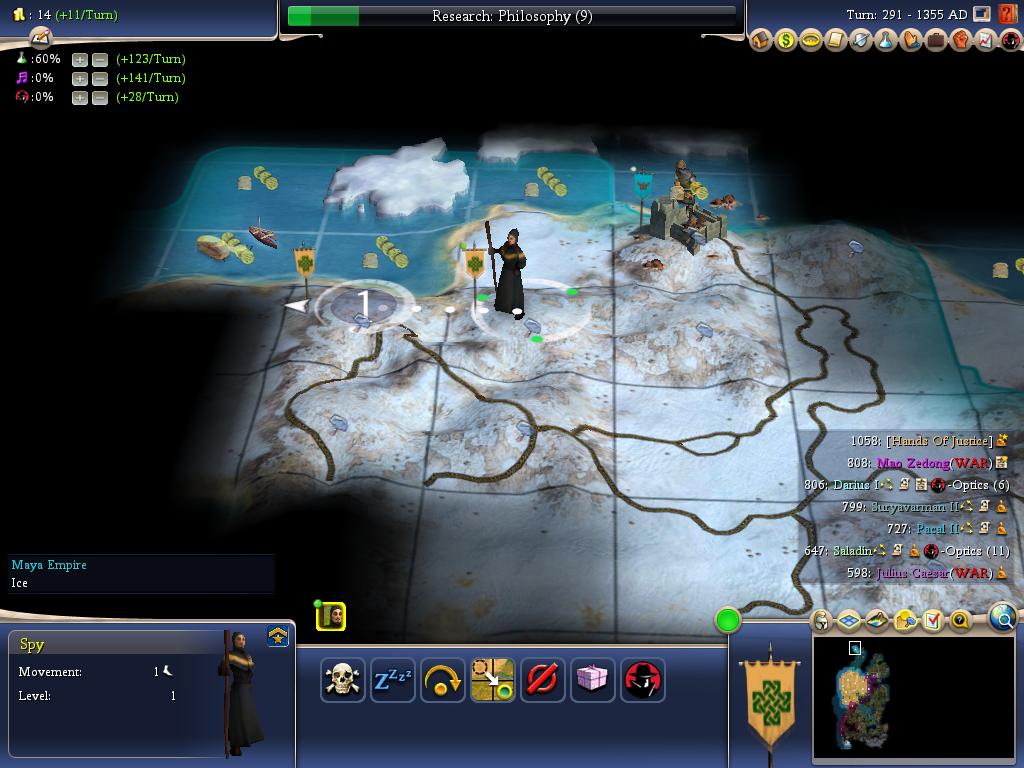Image resolution: width=1024 pixels, height=768 pixels.
Task: Open the Civilopedia red question mark book
Action: [x=1007, y=15]
